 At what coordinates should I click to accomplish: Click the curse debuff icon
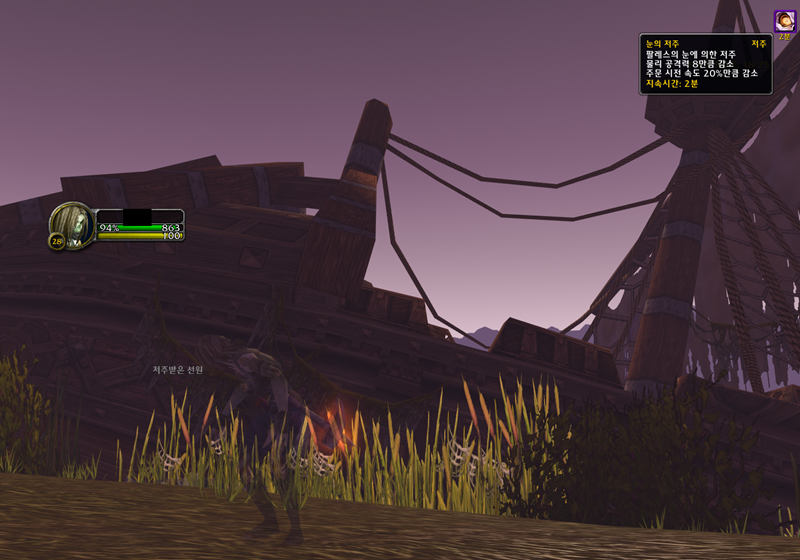click(x=784, y=19)
